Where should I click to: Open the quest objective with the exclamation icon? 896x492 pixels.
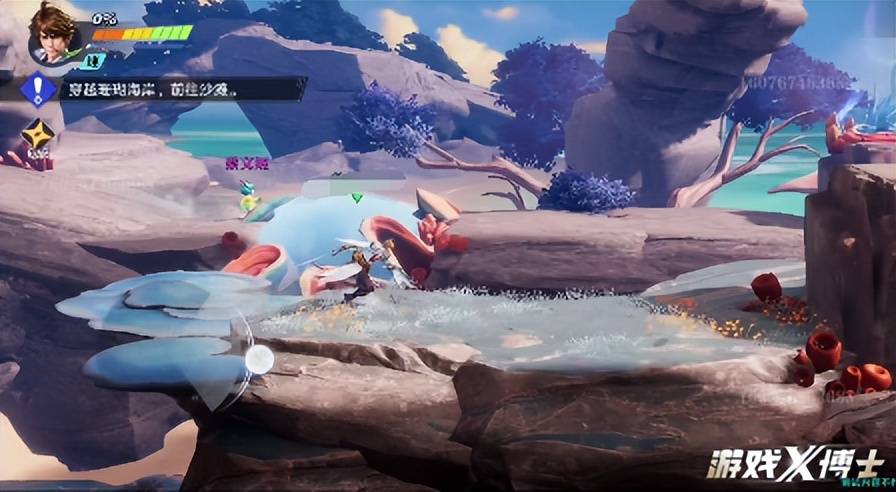[38, 90]
